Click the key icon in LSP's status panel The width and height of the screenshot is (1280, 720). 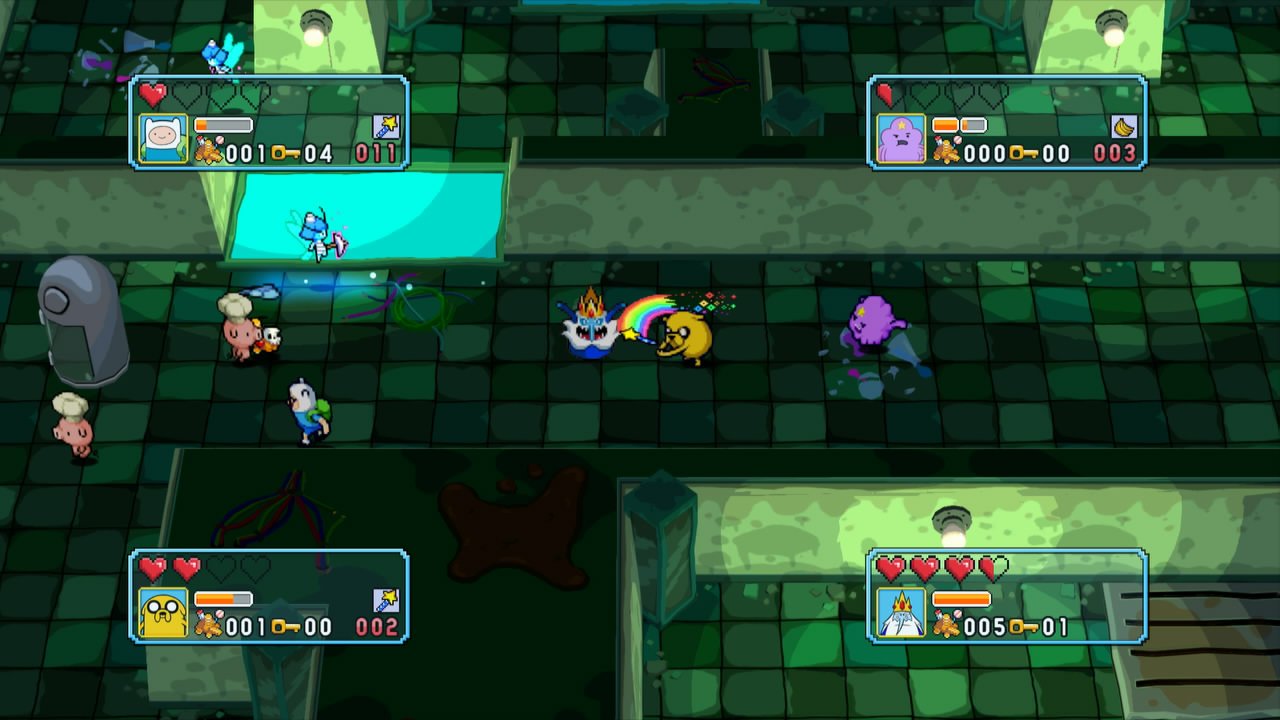pos(1024,151)
